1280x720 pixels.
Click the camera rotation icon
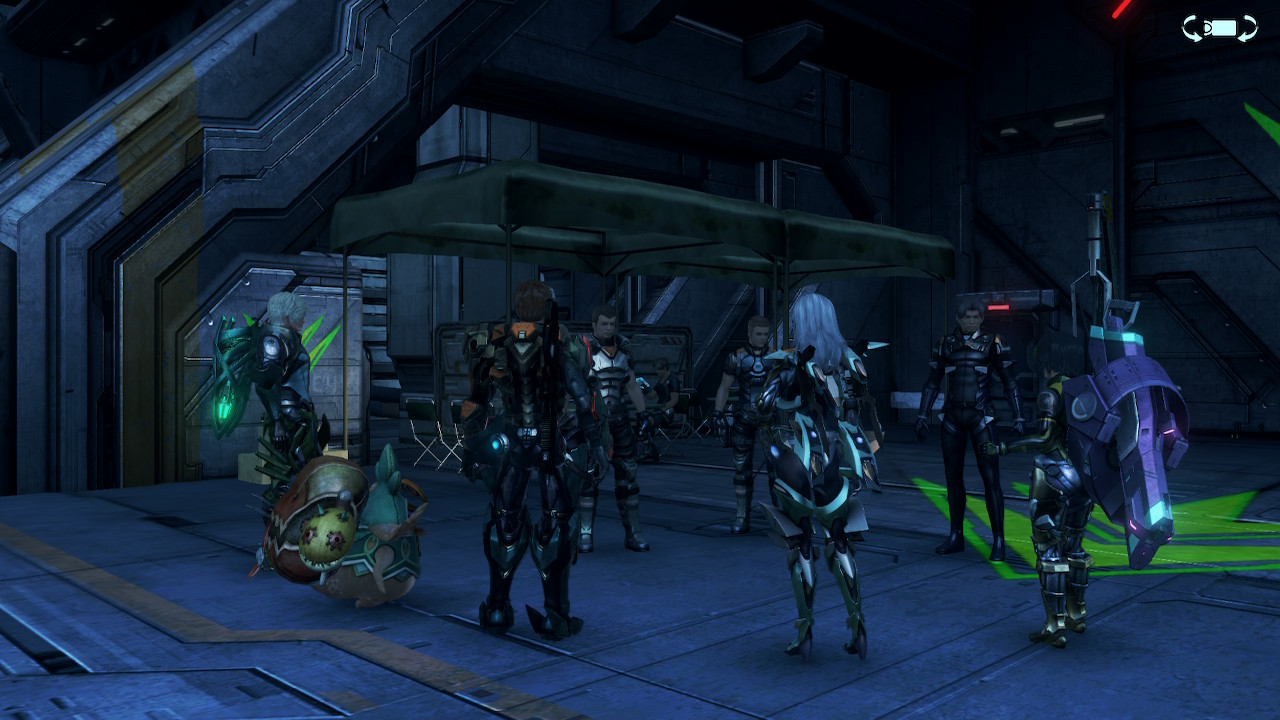click(1219, 28)
